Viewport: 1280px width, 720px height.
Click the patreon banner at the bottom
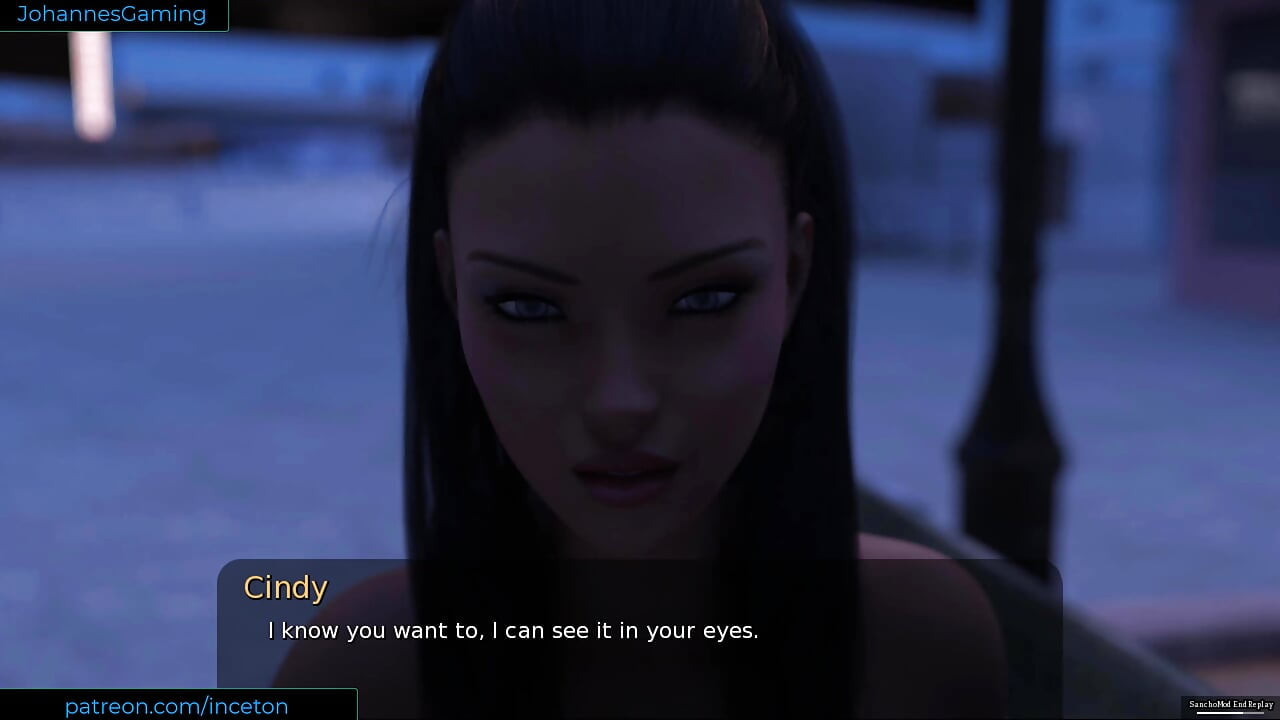176,707
